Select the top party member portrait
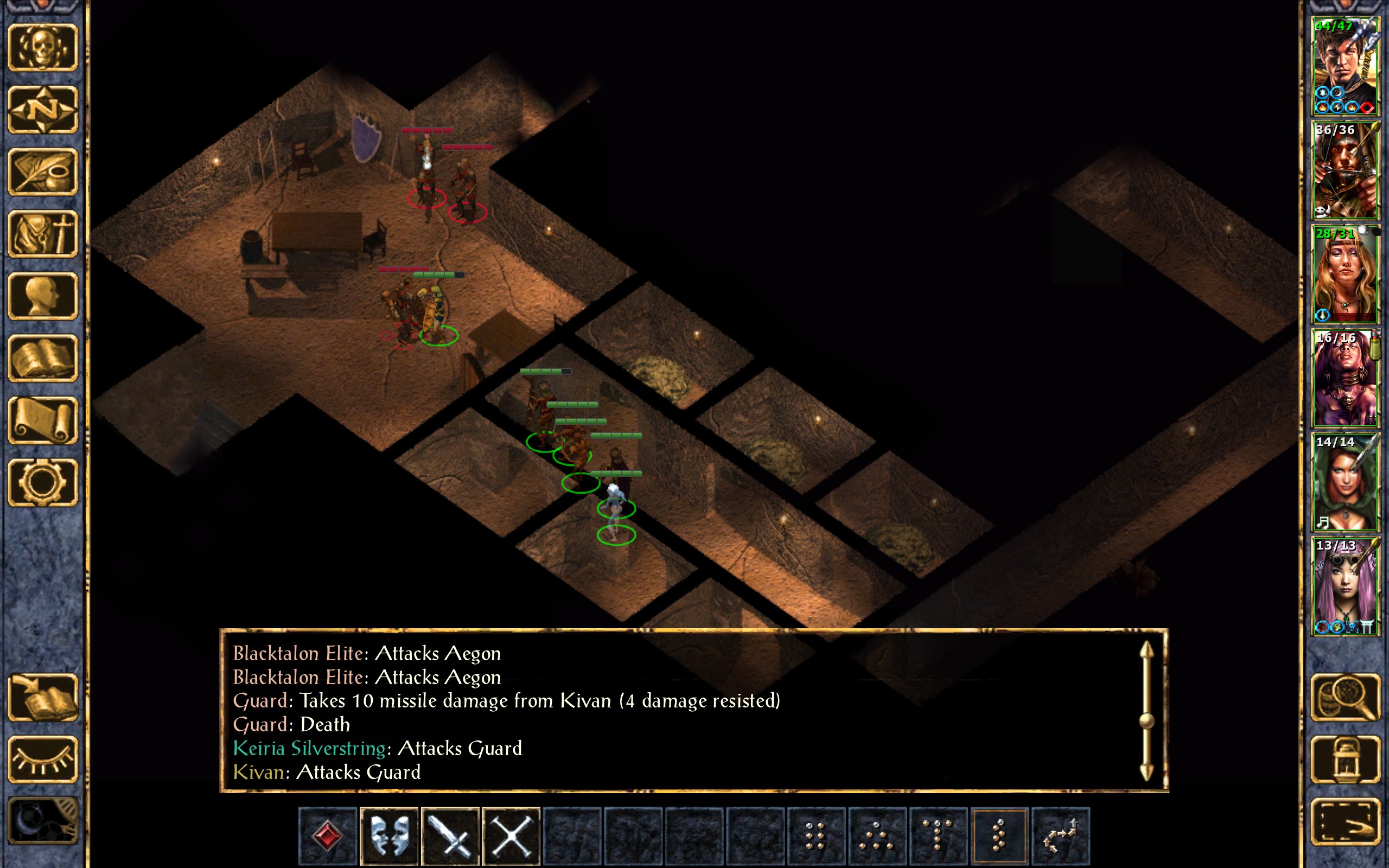1389x868 pixels. click(1345, 67)
